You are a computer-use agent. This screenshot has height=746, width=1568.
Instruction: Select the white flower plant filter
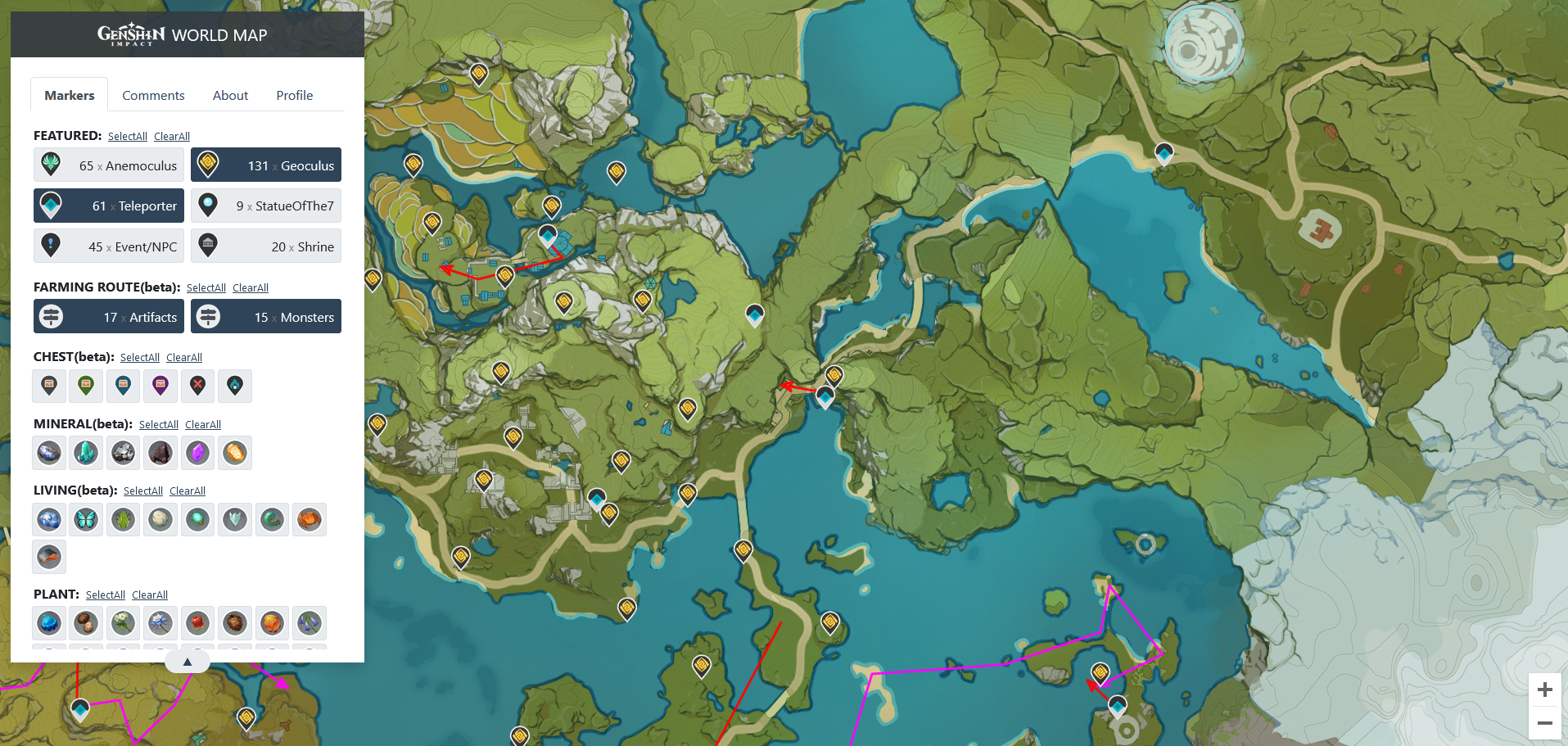click(123, 623)
